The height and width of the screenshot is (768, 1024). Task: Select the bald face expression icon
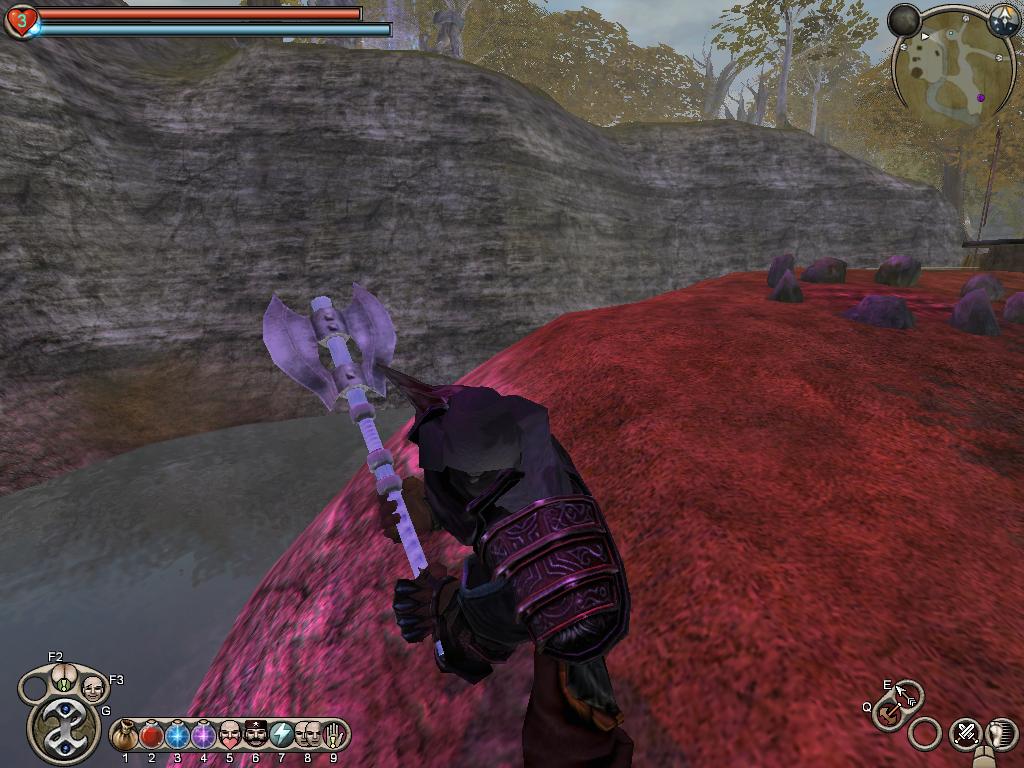[92, 688]
